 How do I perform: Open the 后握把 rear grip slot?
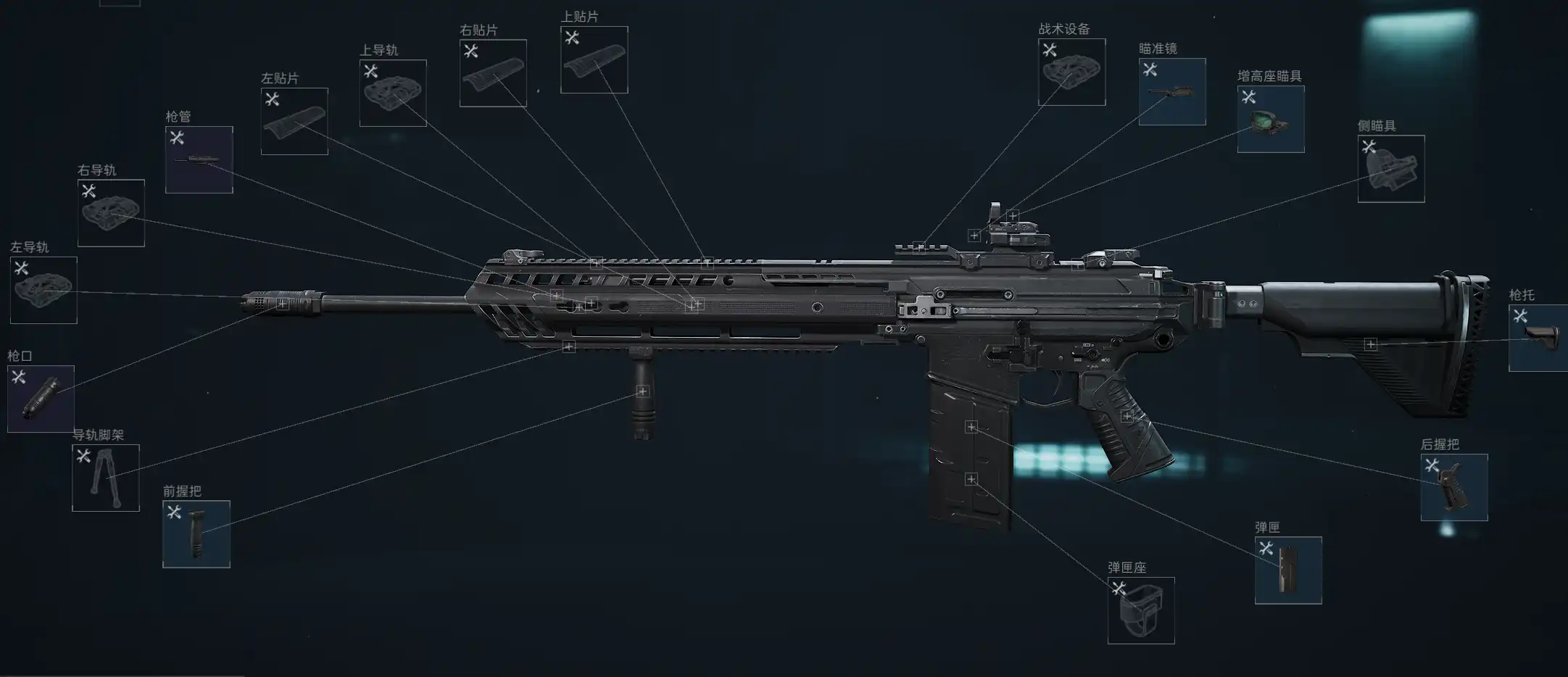[1454, 487]
